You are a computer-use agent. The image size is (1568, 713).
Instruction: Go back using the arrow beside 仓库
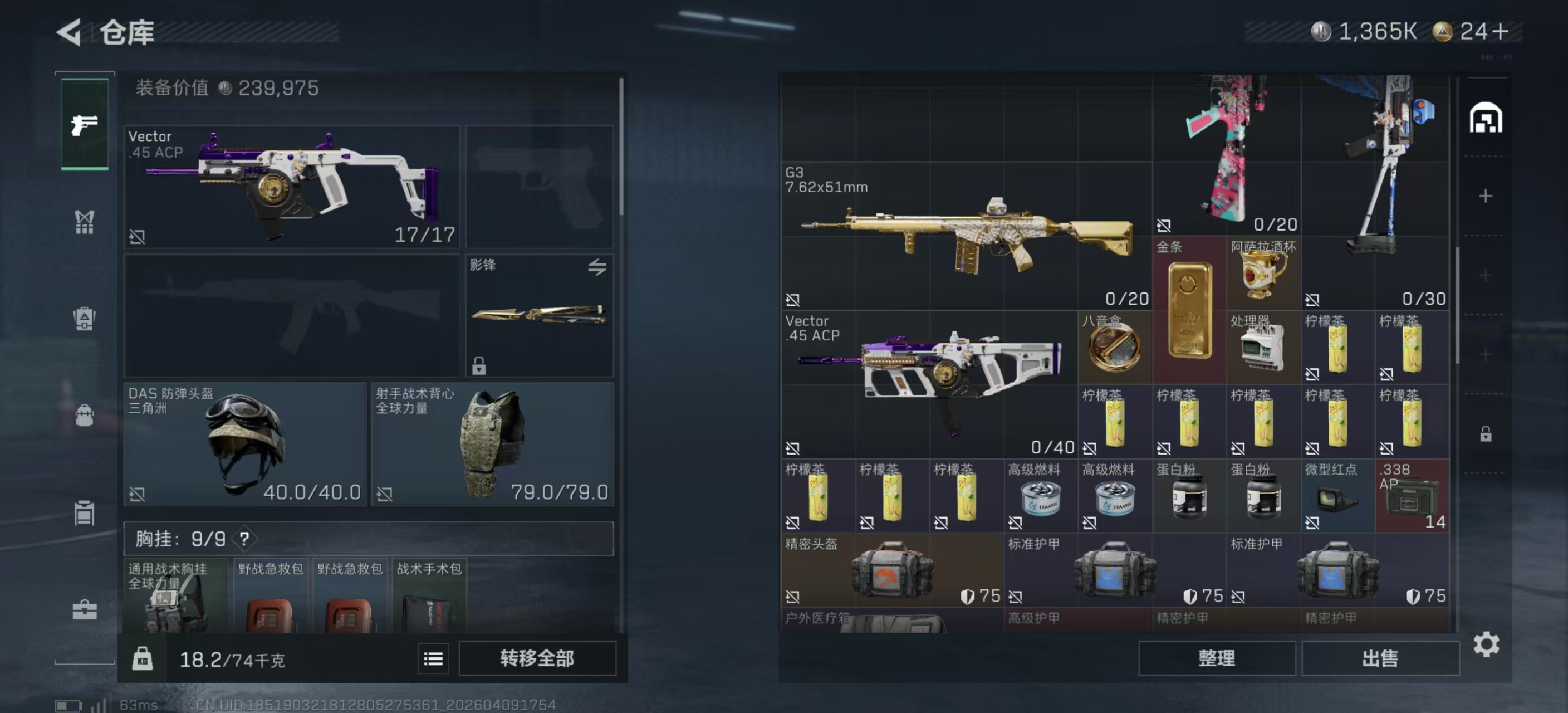coord(69,32)
